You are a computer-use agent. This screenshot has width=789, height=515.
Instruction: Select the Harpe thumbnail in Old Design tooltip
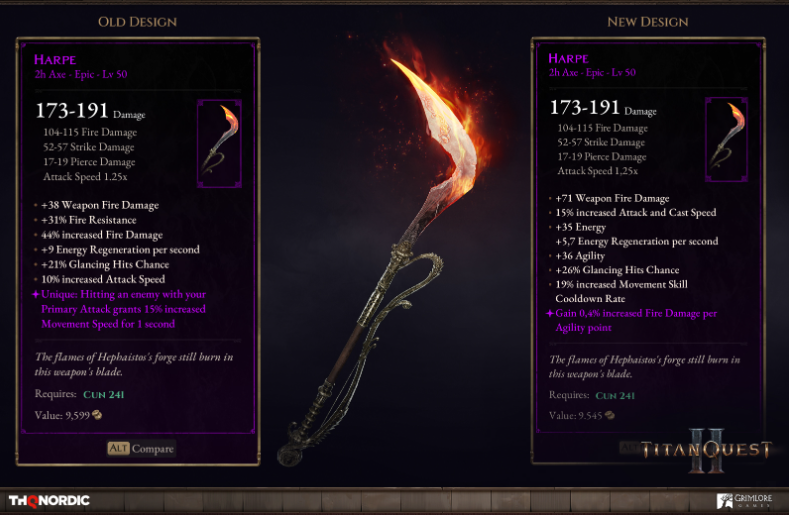click(219, 143)
